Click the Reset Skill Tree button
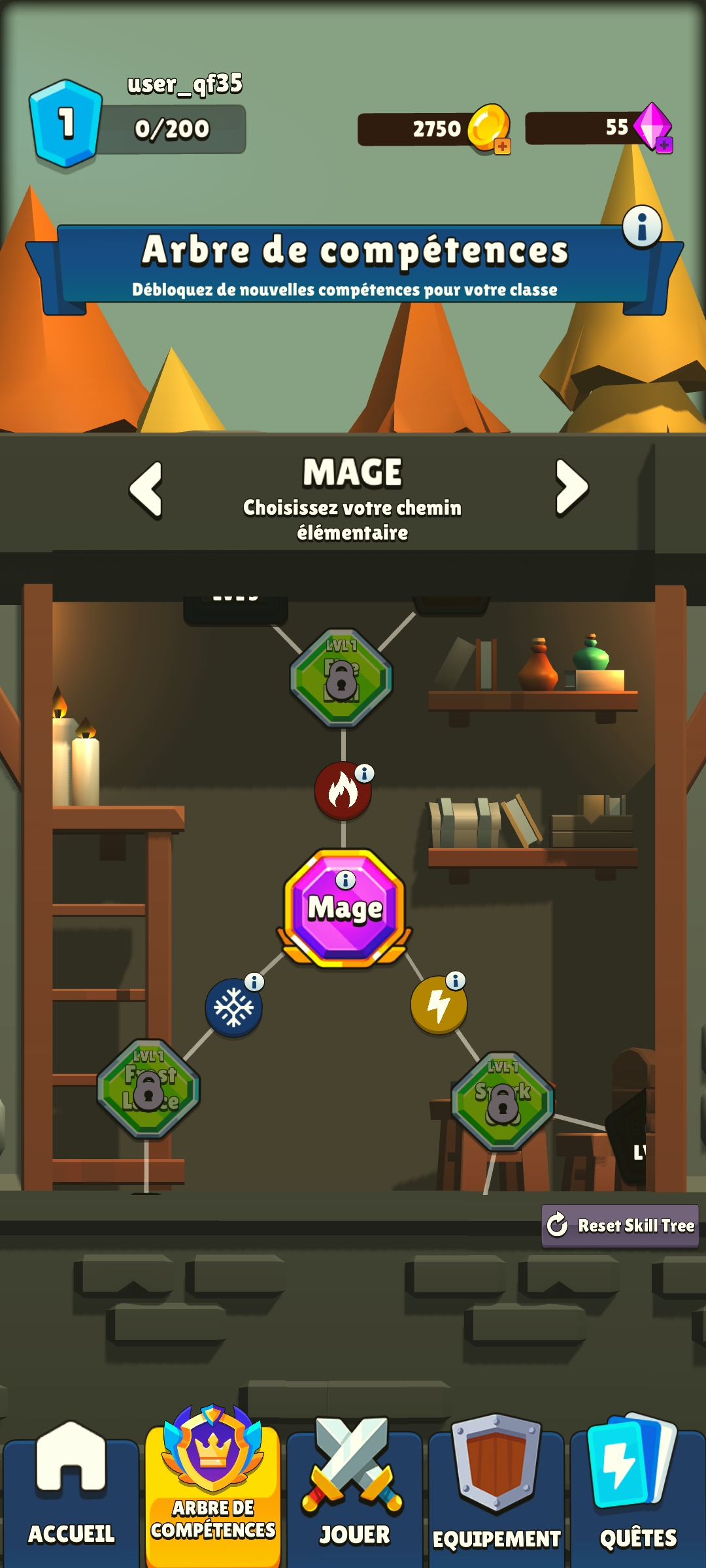 pyautogui.click(x=620, y=1226)
